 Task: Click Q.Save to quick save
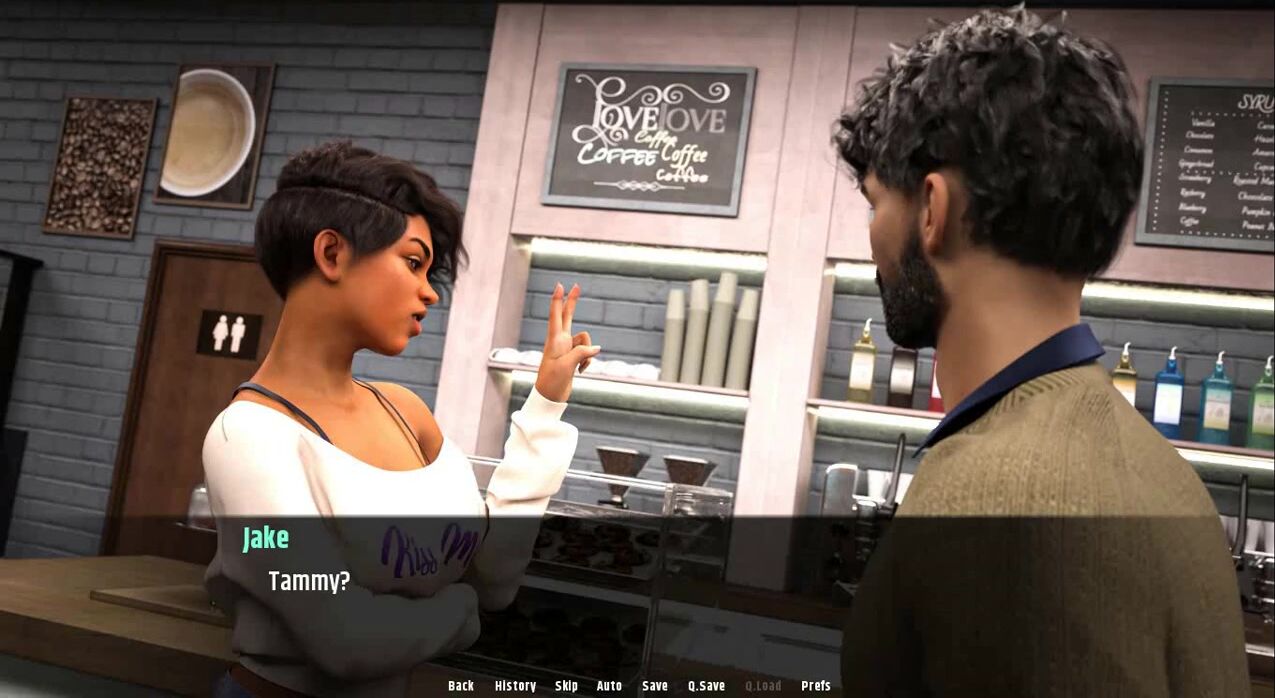coord(706,686)
